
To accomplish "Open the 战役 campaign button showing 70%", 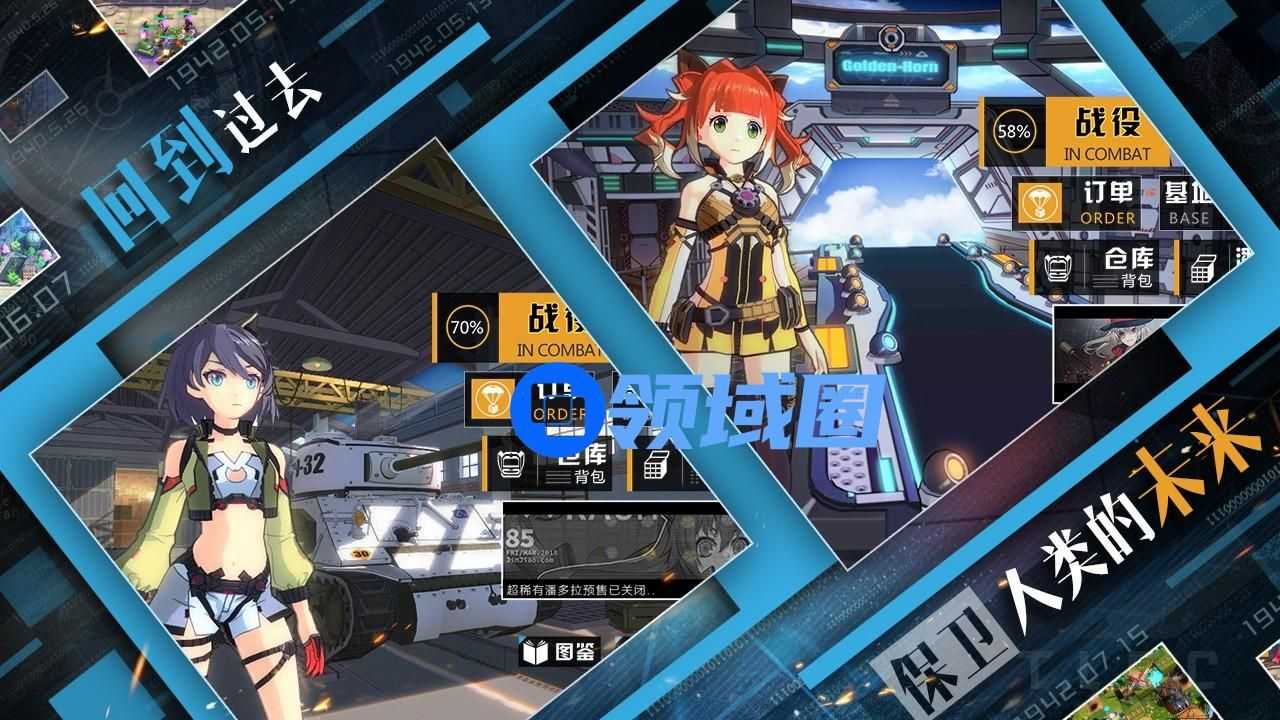I will 520,325.
